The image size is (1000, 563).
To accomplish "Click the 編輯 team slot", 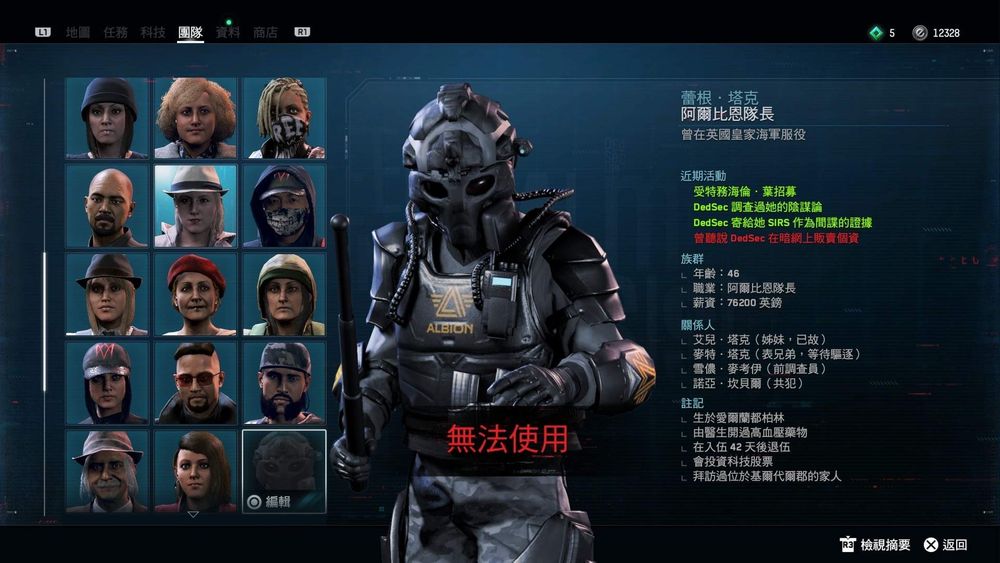I will pyautogui.click(x=284, y=470).
